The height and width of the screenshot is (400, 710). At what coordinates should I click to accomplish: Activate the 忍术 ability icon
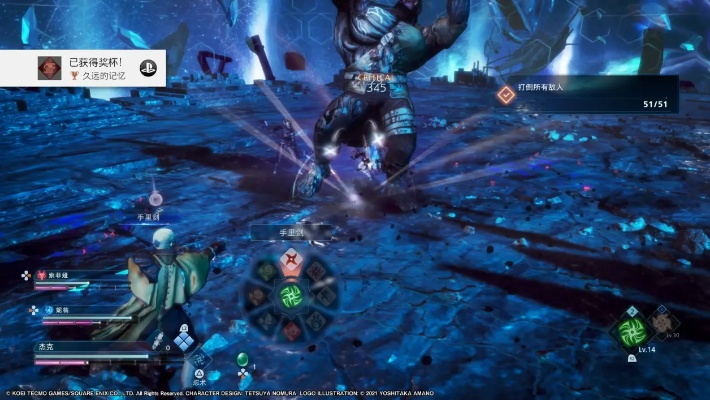(200, 358)
